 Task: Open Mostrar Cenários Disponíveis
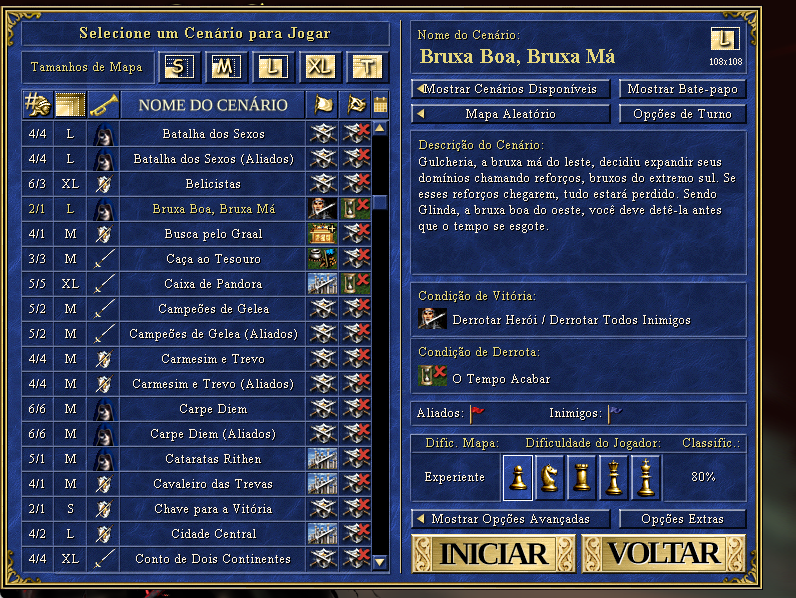pyautogui.click(x=511, y=89)
